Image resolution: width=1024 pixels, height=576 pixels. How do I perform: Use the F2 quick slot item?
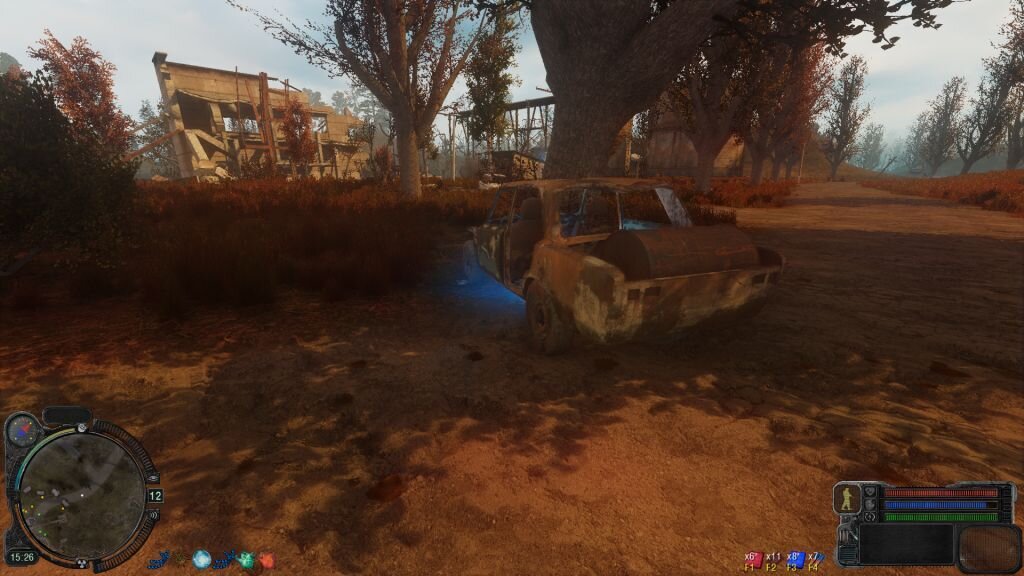click(x=773, y=560)
